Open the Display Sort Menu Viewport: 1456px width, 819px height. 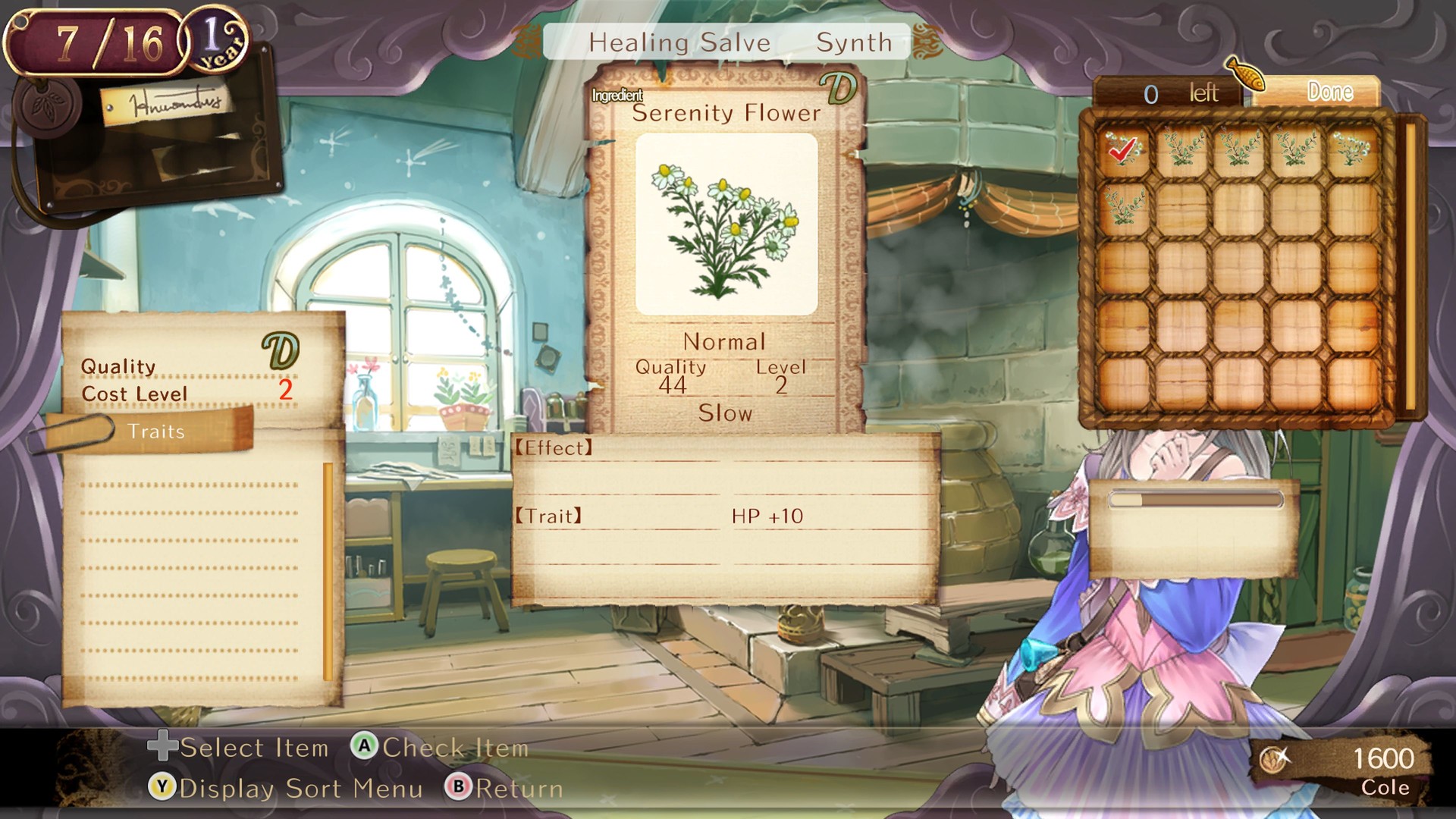click(296, 789)
